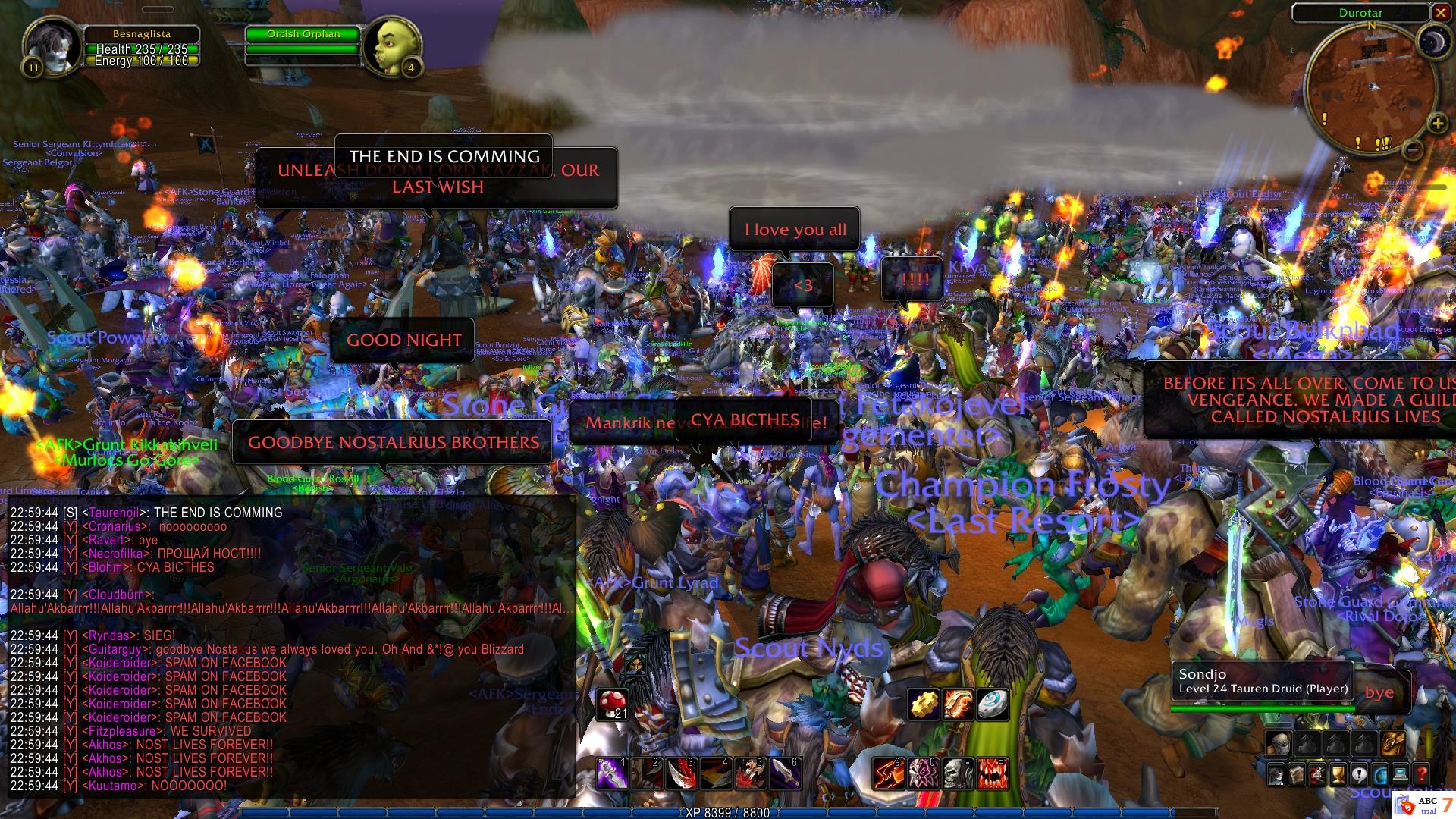This screenshot has width=1456, height=819.
Task: Open the Character Info portrait icon
Action: [1276, 775]
